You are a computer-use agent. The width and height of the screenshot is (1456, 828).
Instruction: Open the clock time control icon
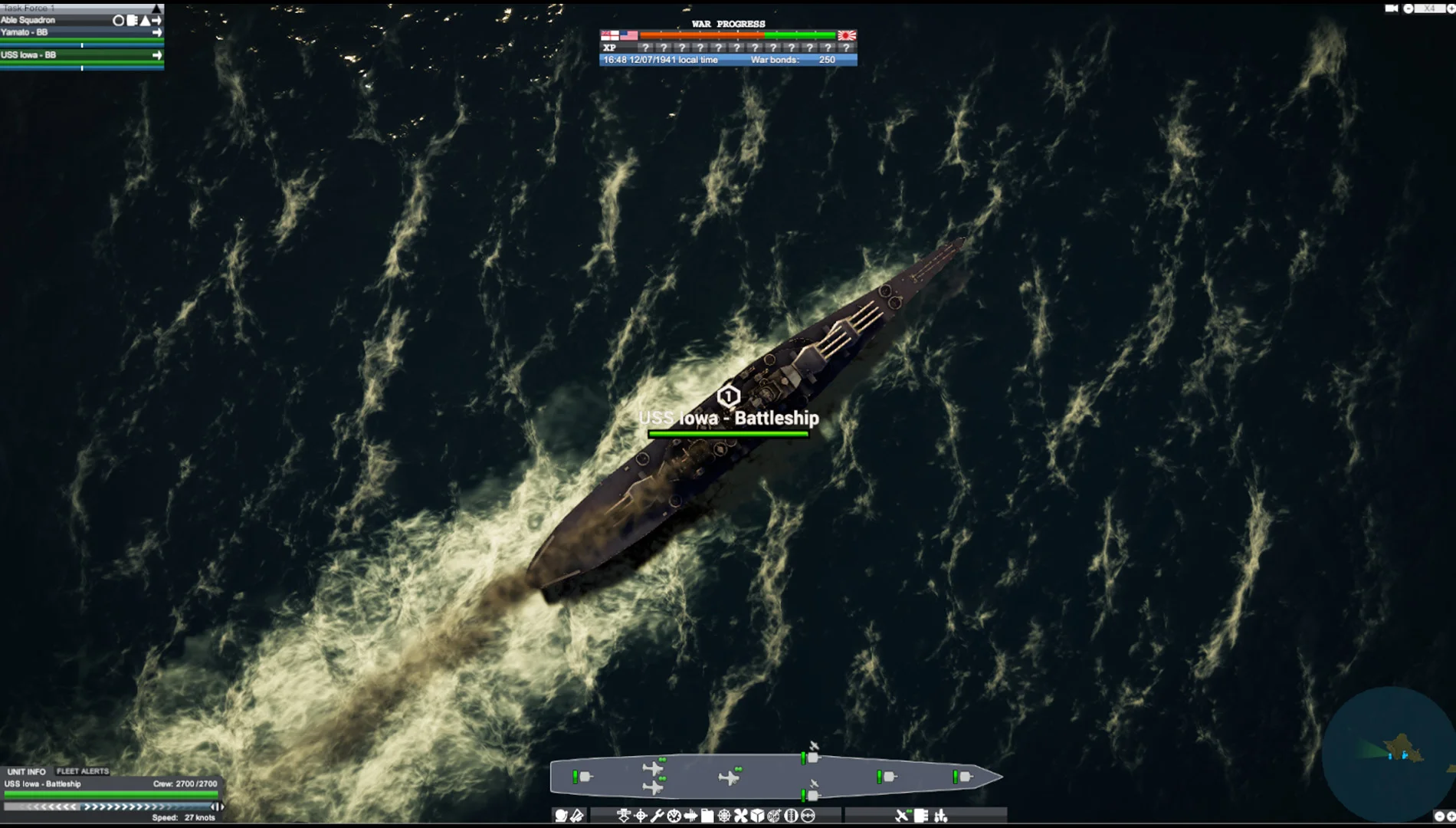tap(674, 816)
